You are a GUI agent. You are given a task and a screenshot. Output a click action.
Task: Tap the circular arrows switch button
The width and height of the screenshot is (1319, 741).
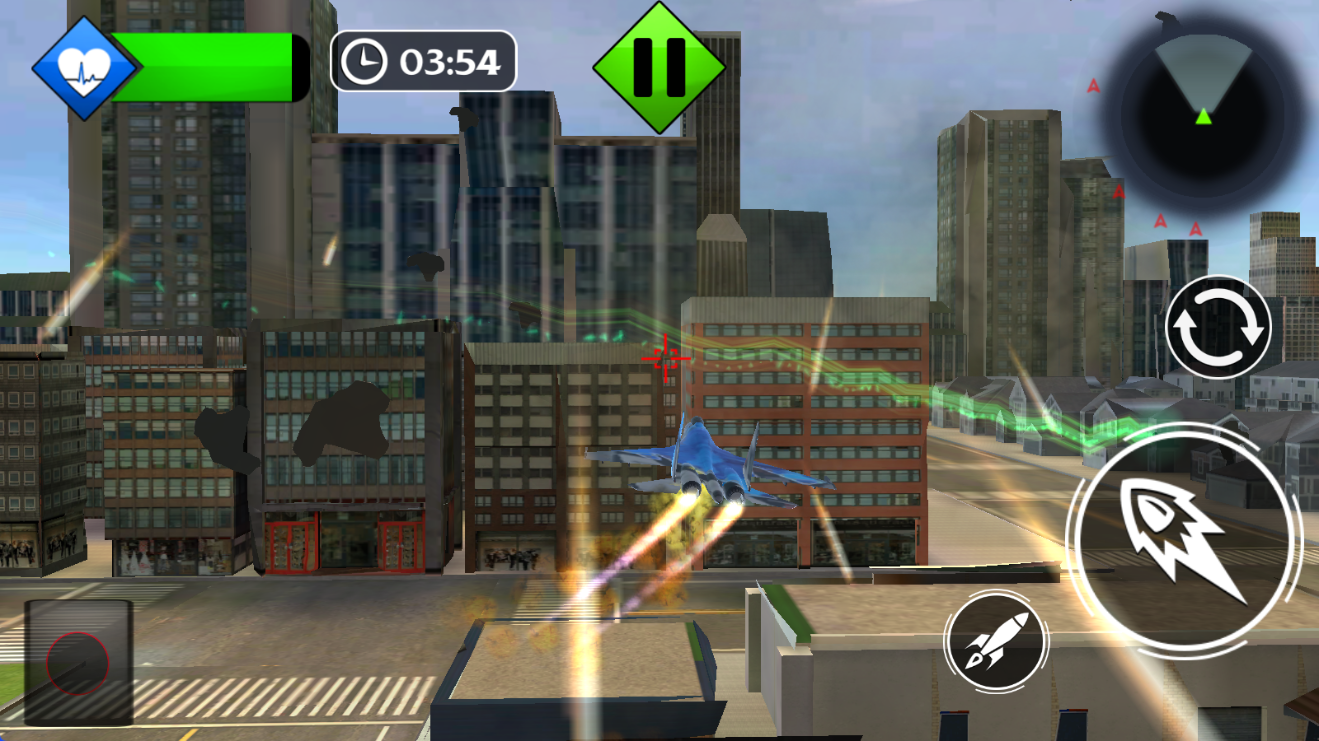point(1218,328)
